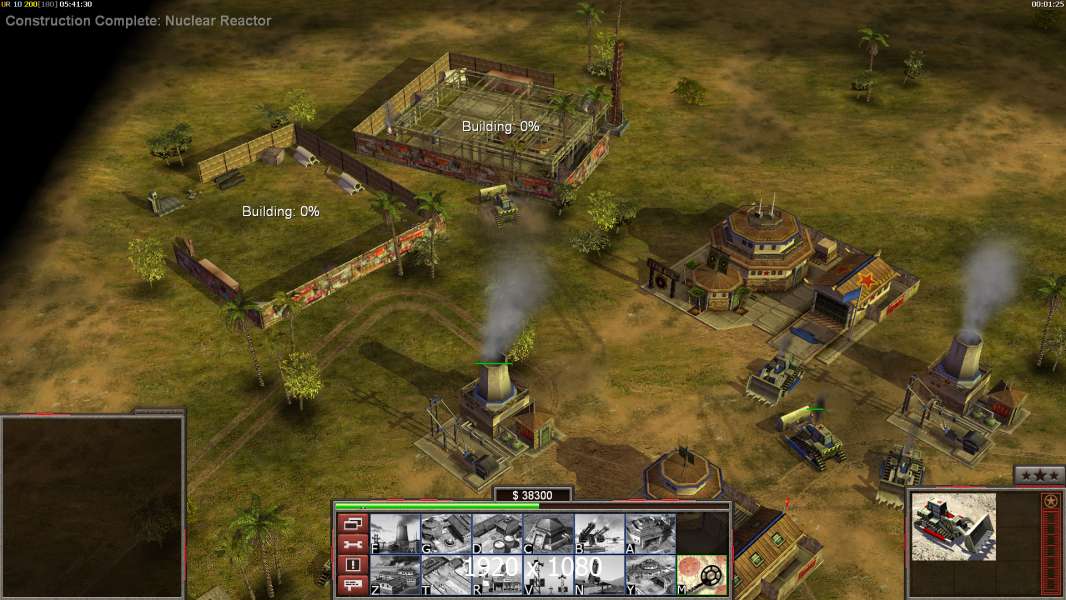Open the three-star general's powers button
The width and height of the screenshot is (1066, 600).
point(1039,475)
